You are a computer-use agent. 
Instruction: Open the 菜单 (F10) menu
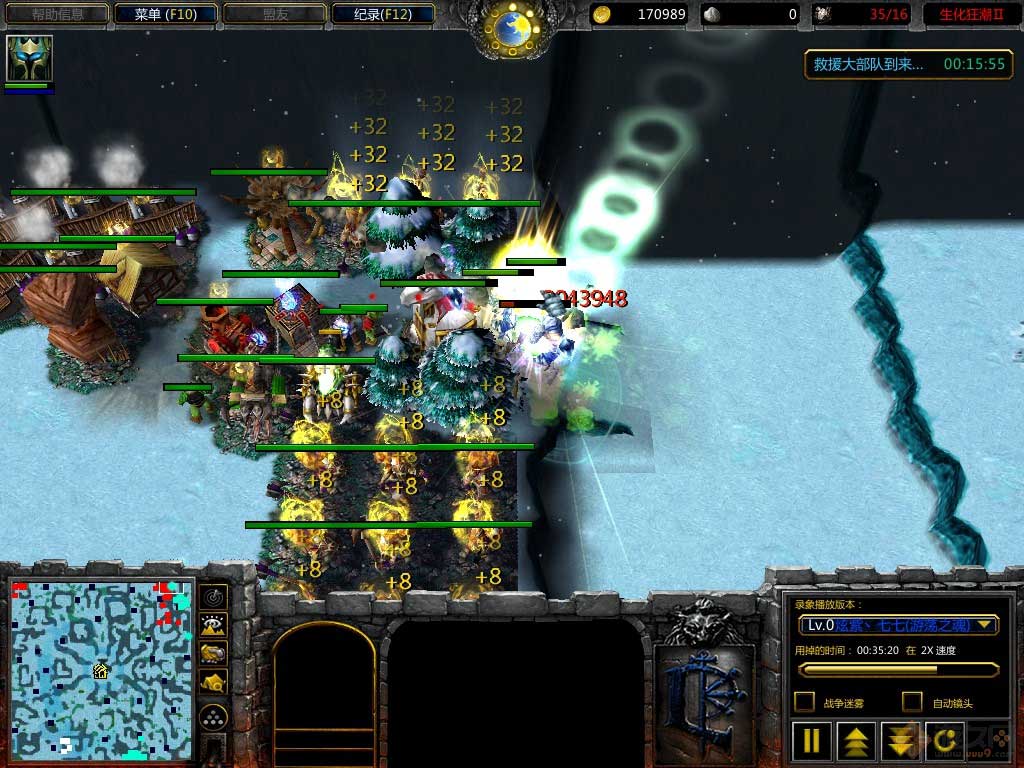168,14
